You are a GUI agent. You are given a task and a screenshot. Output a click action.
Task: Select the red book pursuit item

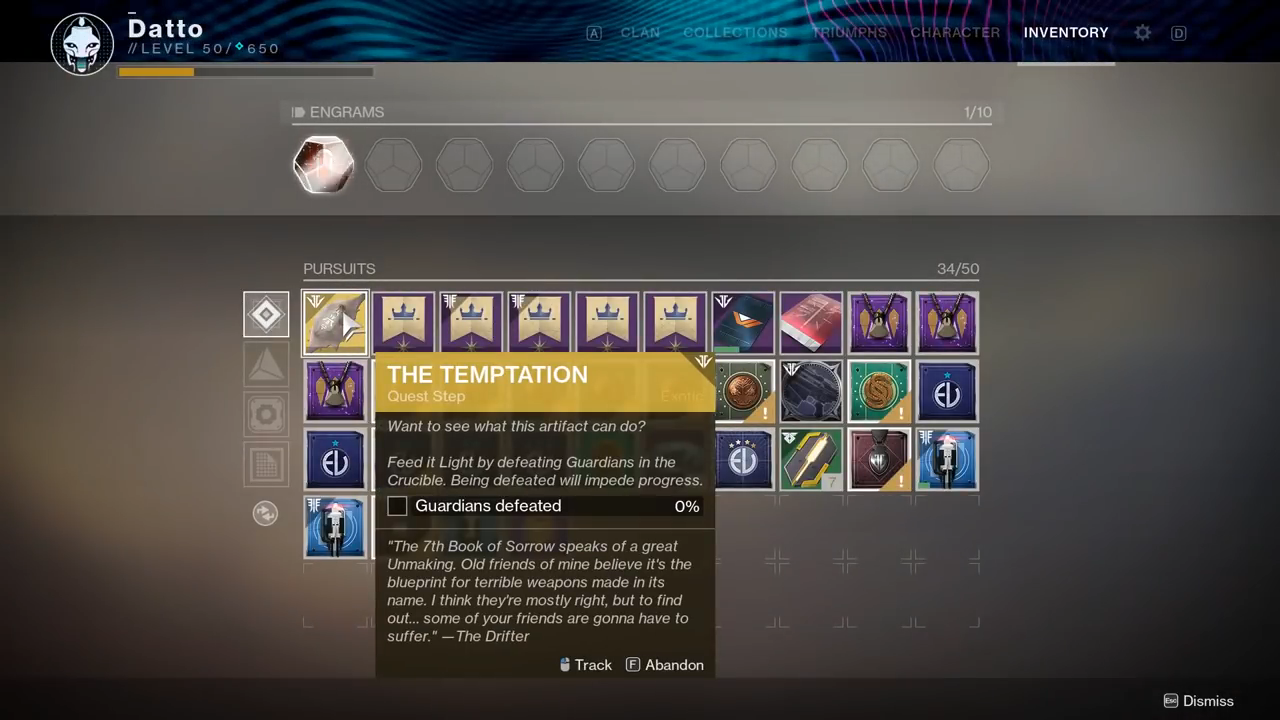coord(811,323)
